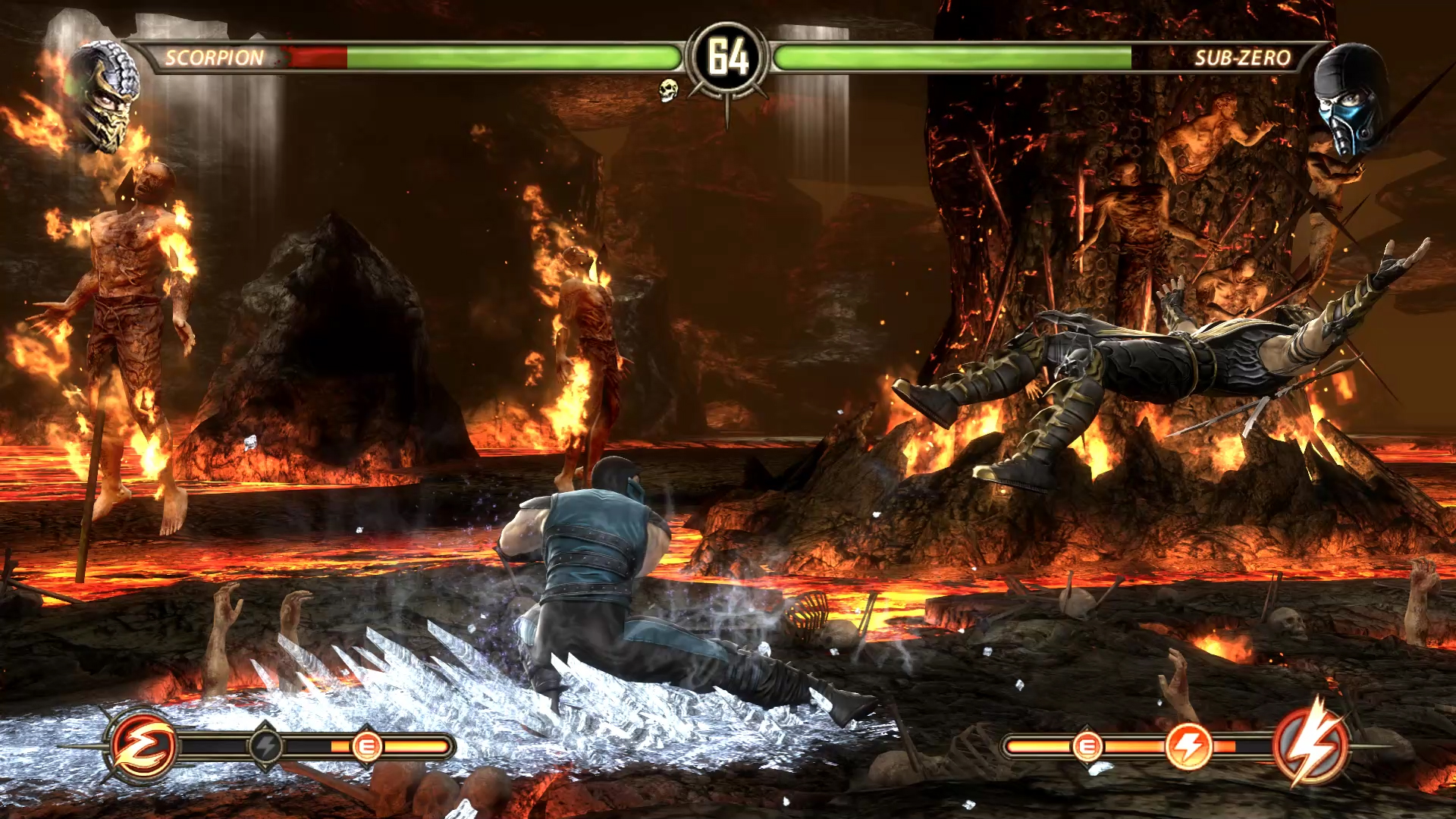Select the round-win skull icon
This screenshot has height=819, width=1456.
(x=667, y=90)
